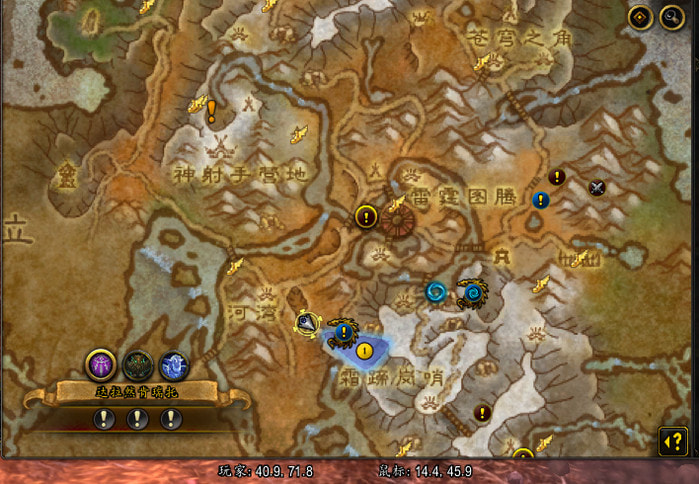Select the dark green creature emblem icon

coord(137,366)
